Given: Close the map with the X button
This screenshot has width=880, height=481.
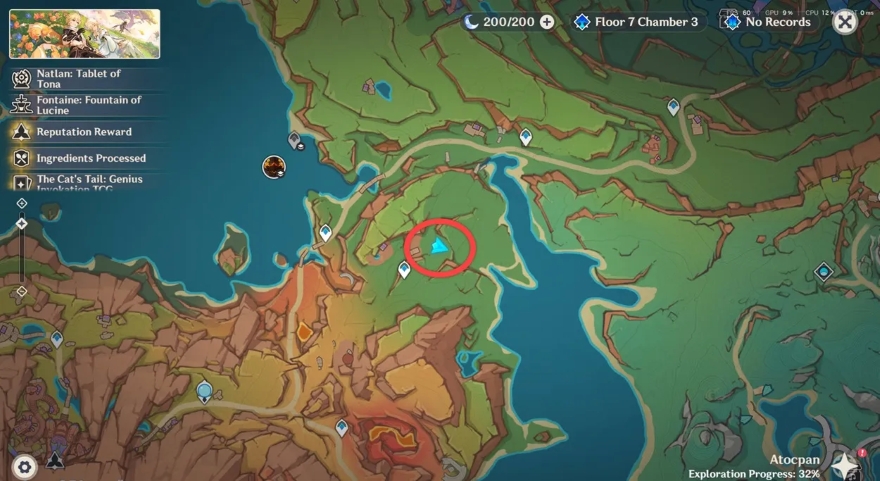Looking at the screenshot, I should coord(845,22).
